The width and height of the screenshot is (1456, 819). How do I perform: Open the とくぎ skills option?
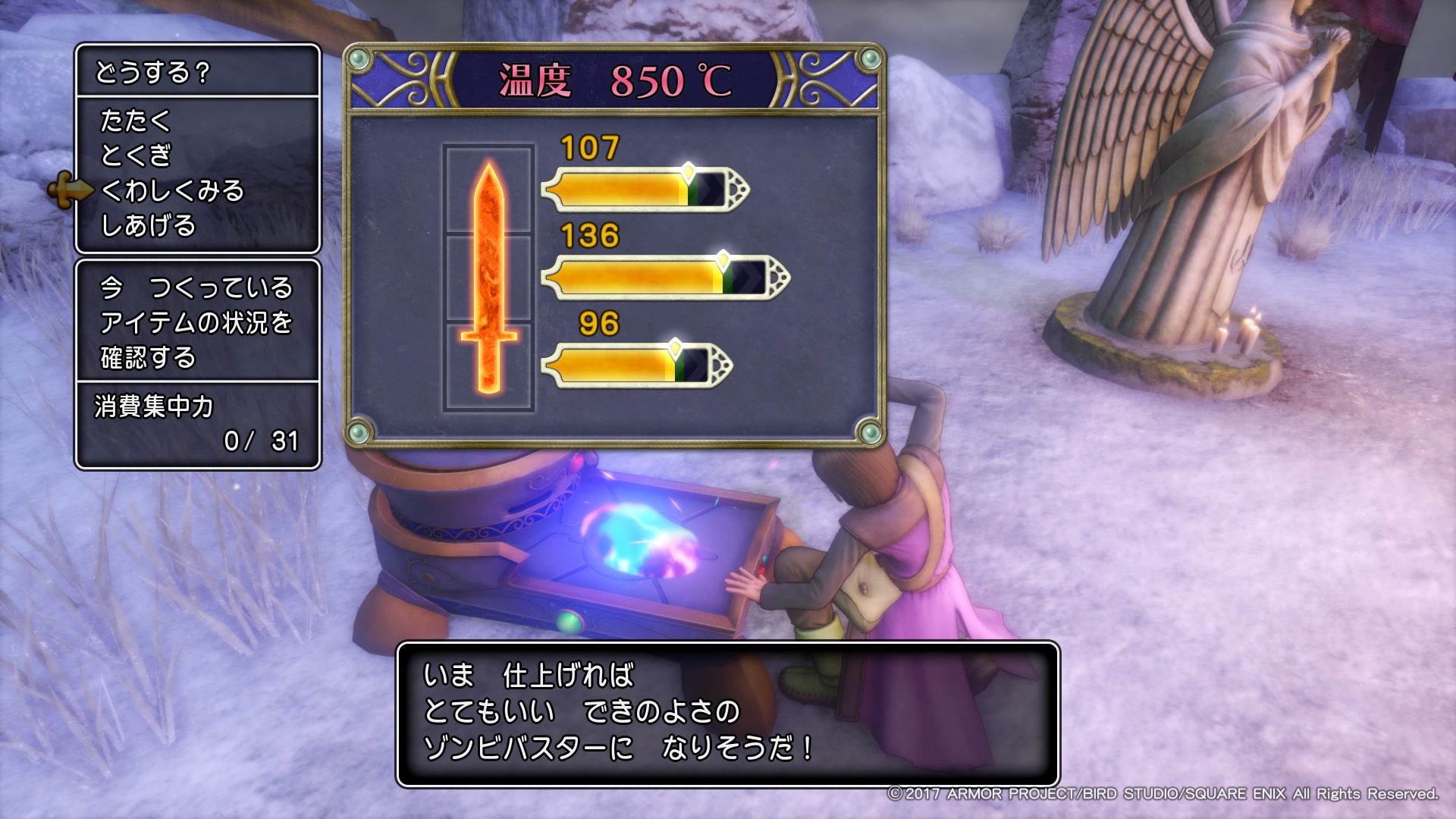(136, 156)
